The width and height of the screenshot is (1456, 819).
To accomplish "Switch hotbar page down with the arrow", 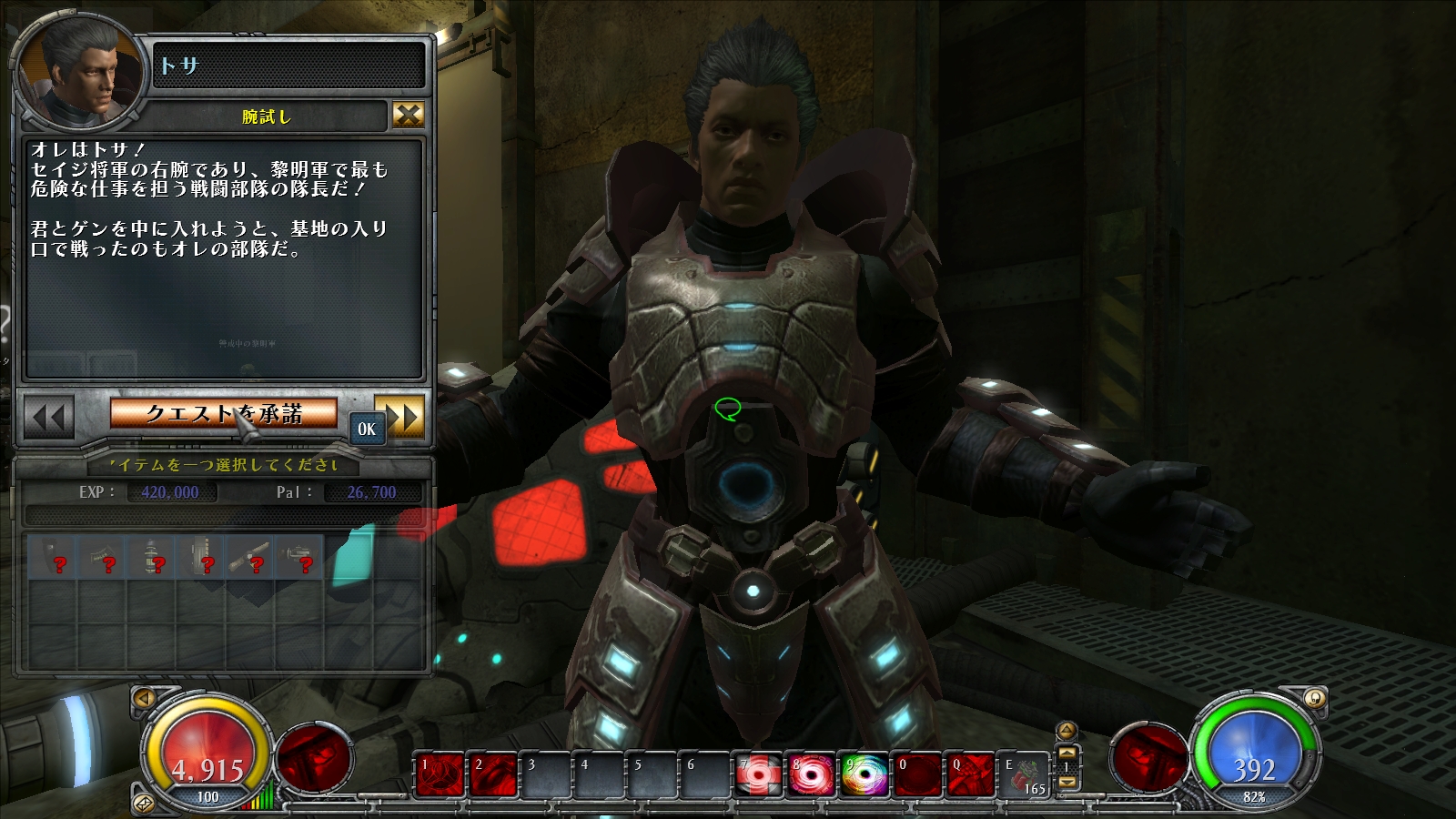I will [1067, 783].
